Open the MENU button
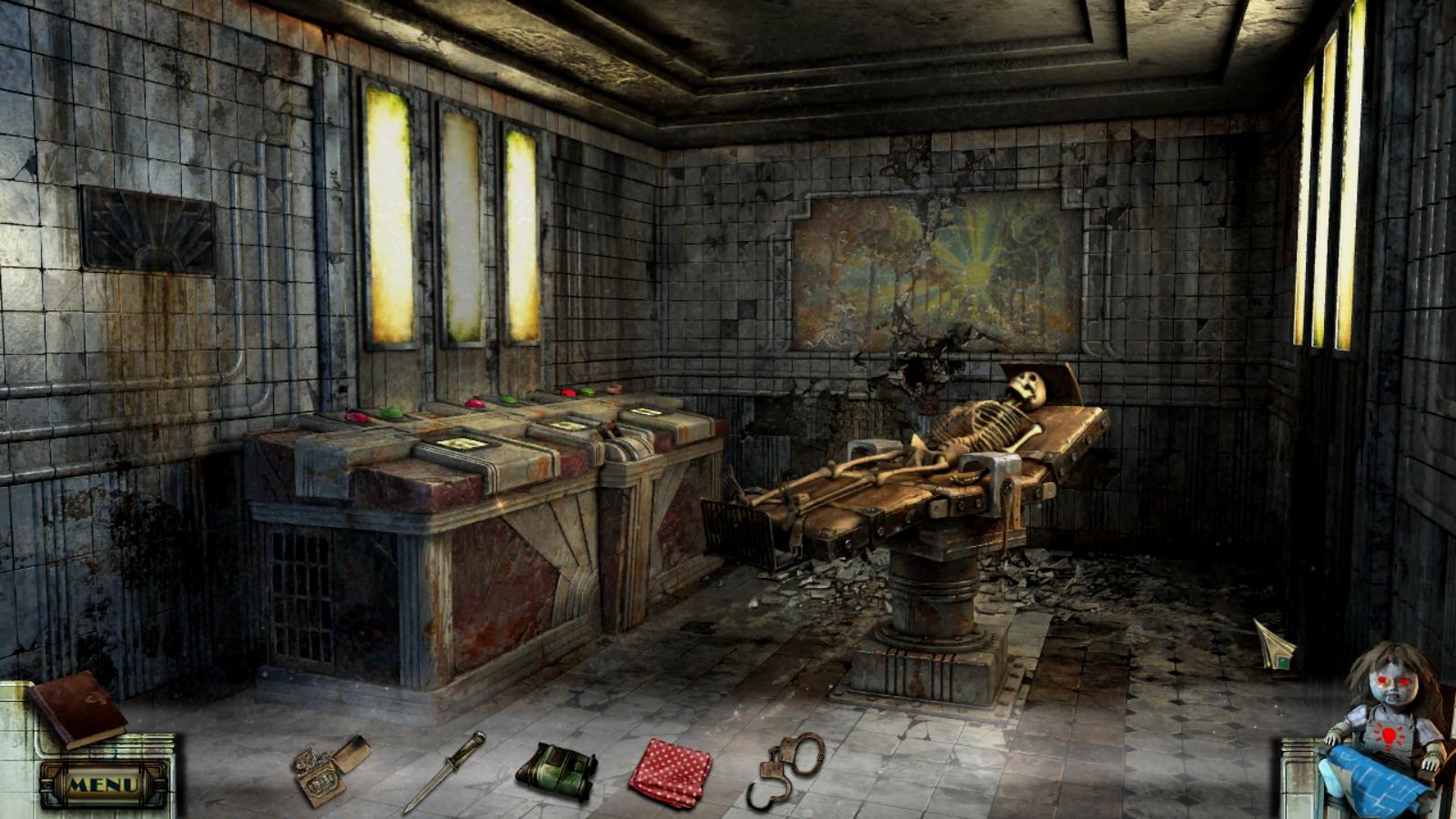This screenshot has height=819, width=1456. coord(103,784)
